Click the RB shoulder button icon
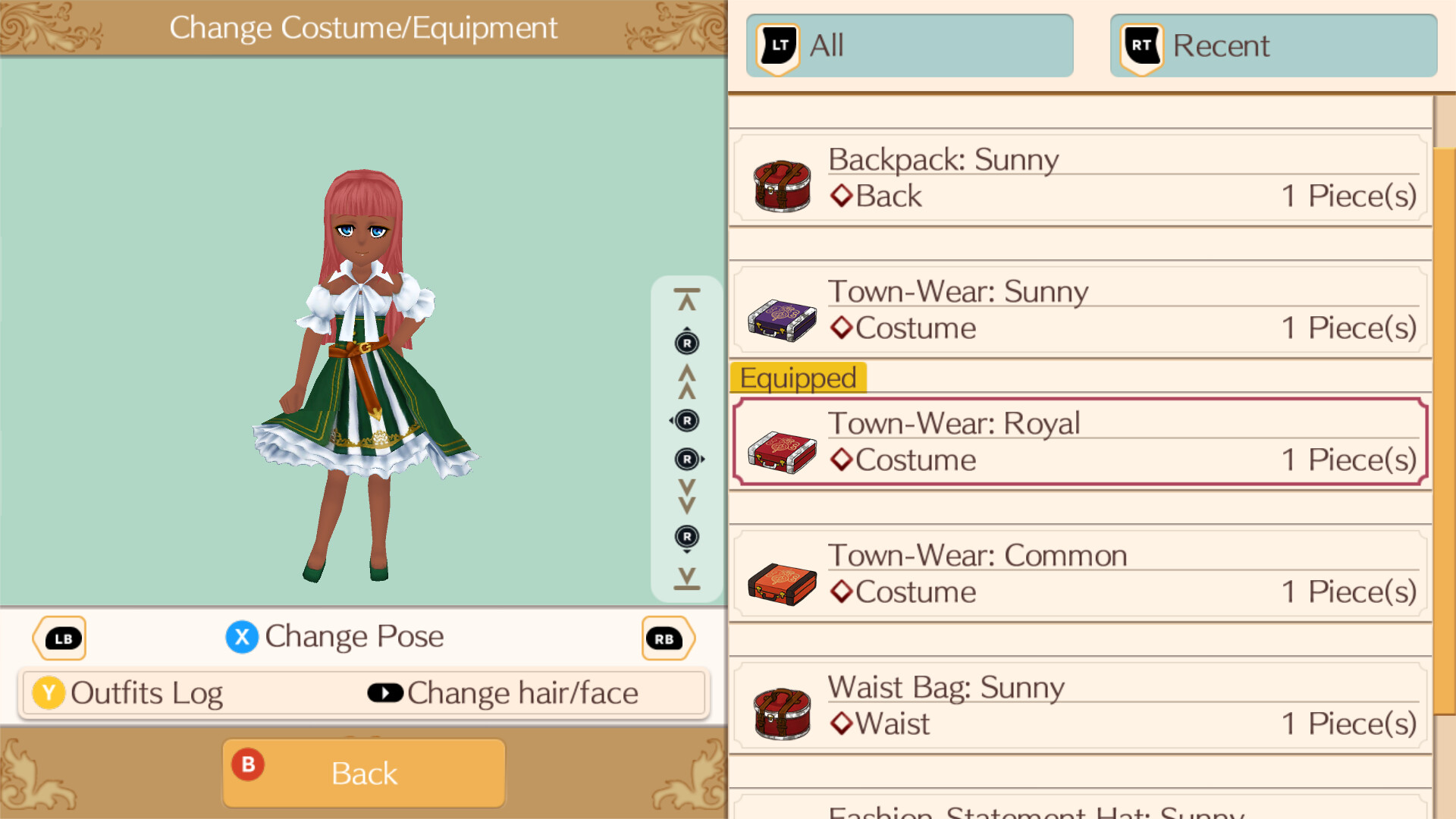1456x819 pixels. point(667,638)
